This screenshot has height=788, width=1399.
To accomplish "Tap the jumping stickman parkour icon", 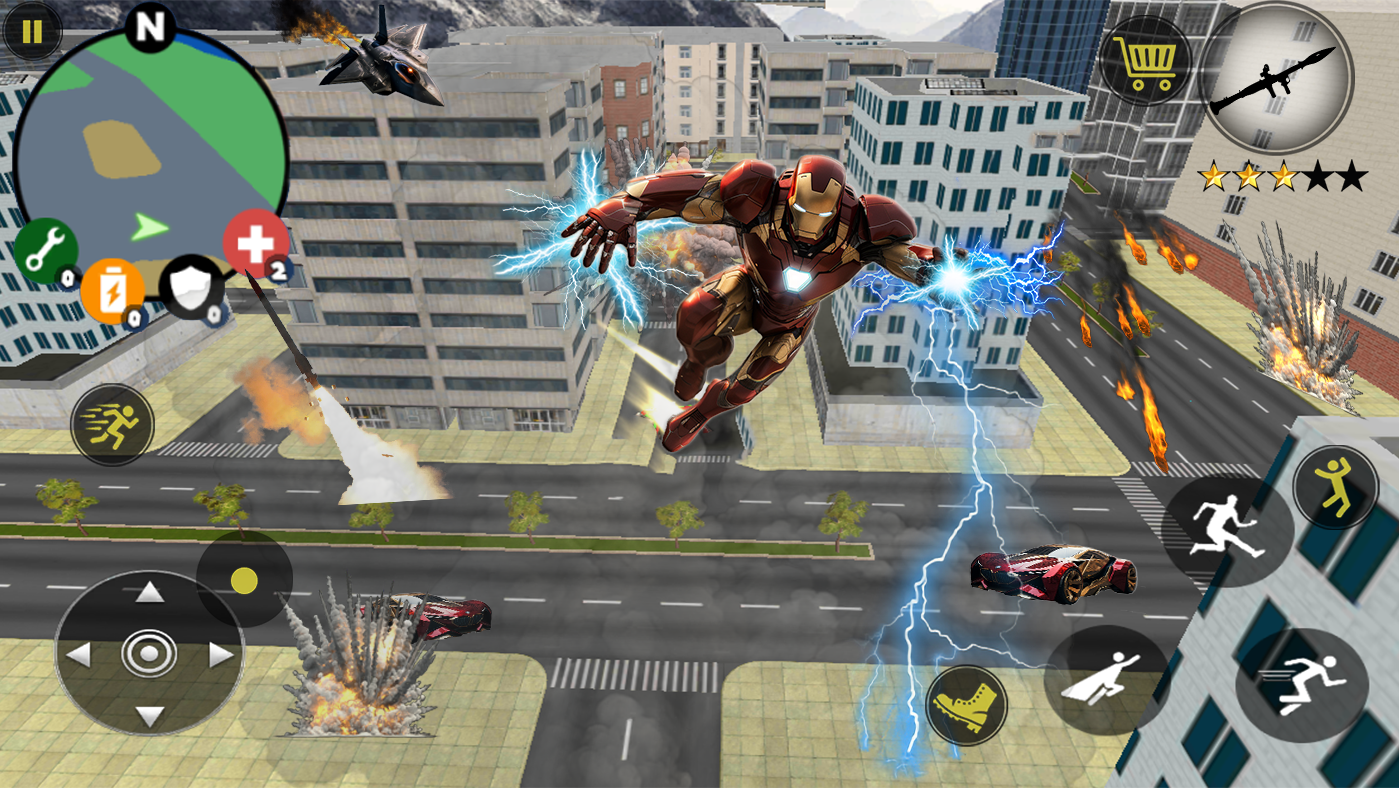I will point(1334,487).
